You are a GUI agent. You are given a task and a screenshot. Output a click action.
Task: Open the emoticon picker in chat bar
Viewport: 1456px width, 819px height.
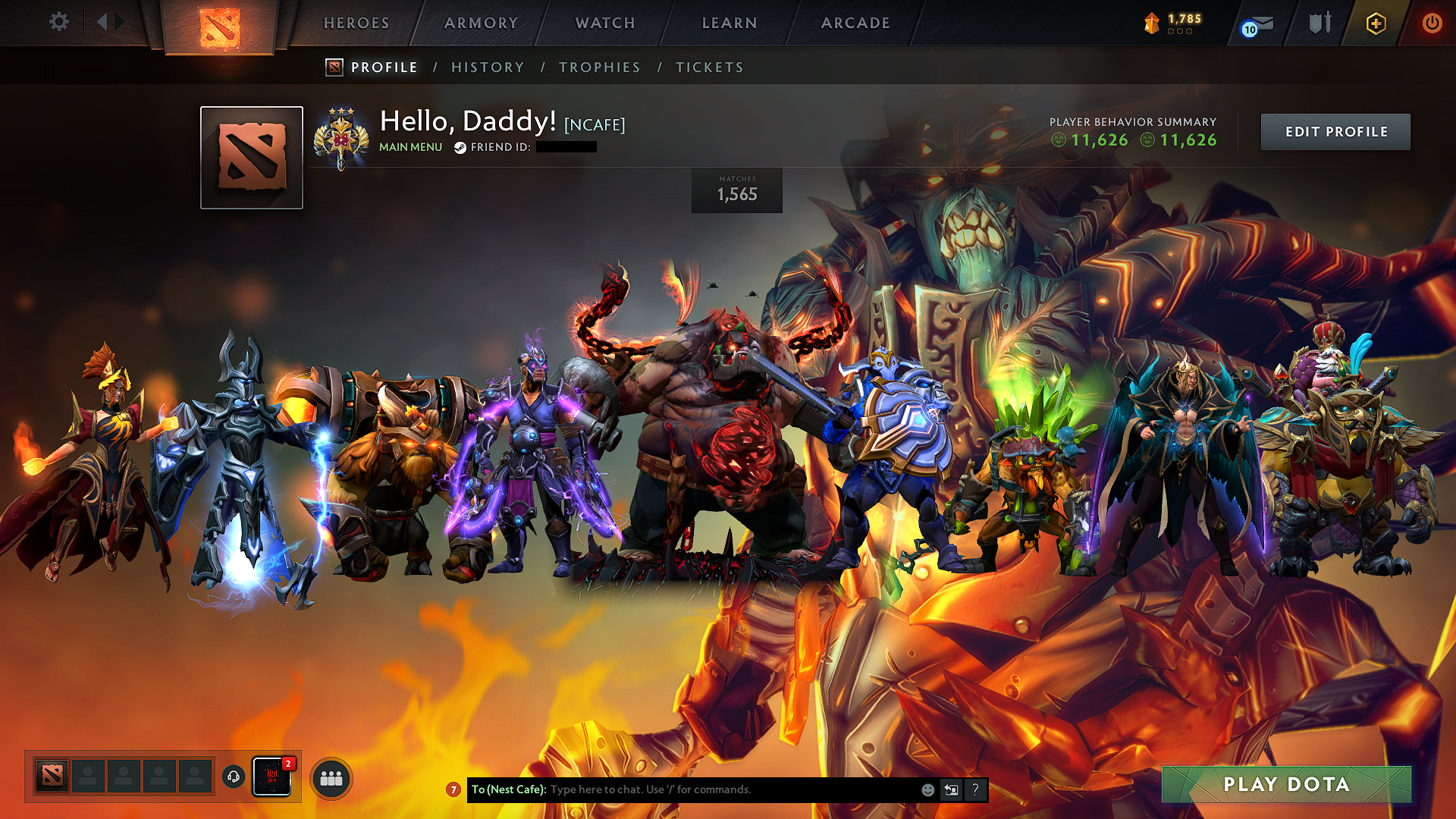[927, 789]
